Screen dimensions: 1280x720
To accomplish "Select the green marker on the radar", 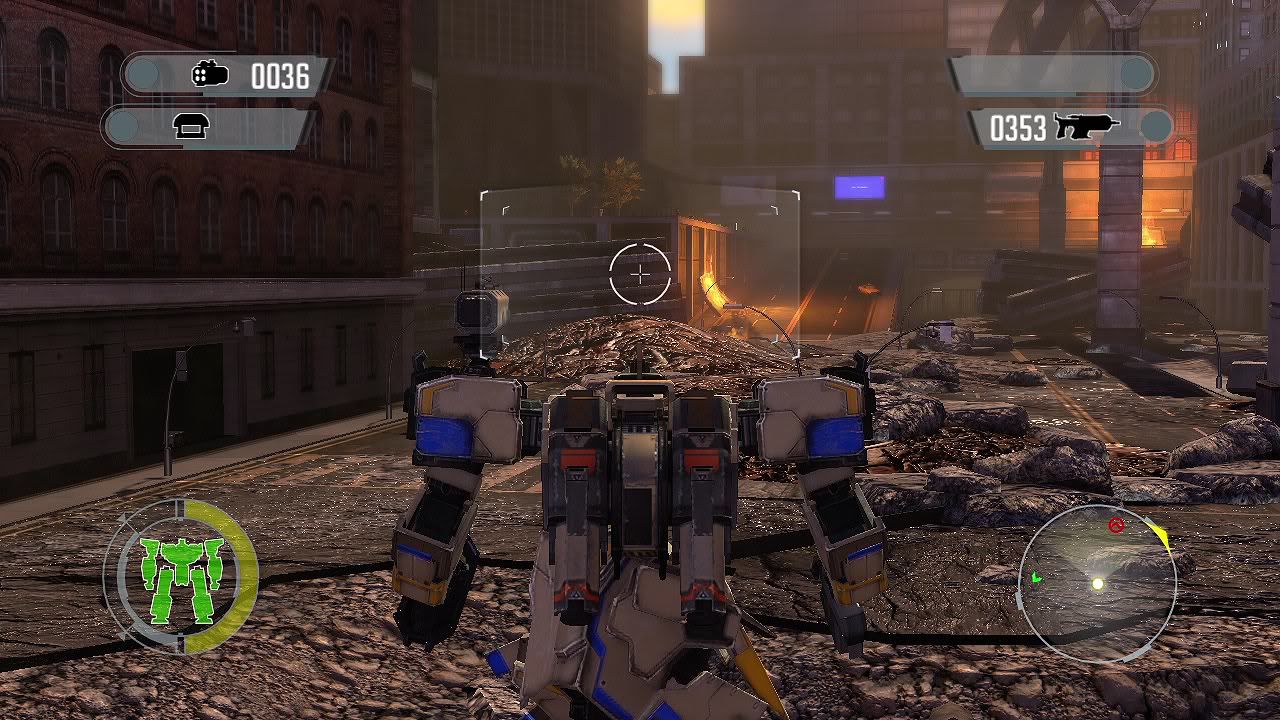I will coord(1037,577).
